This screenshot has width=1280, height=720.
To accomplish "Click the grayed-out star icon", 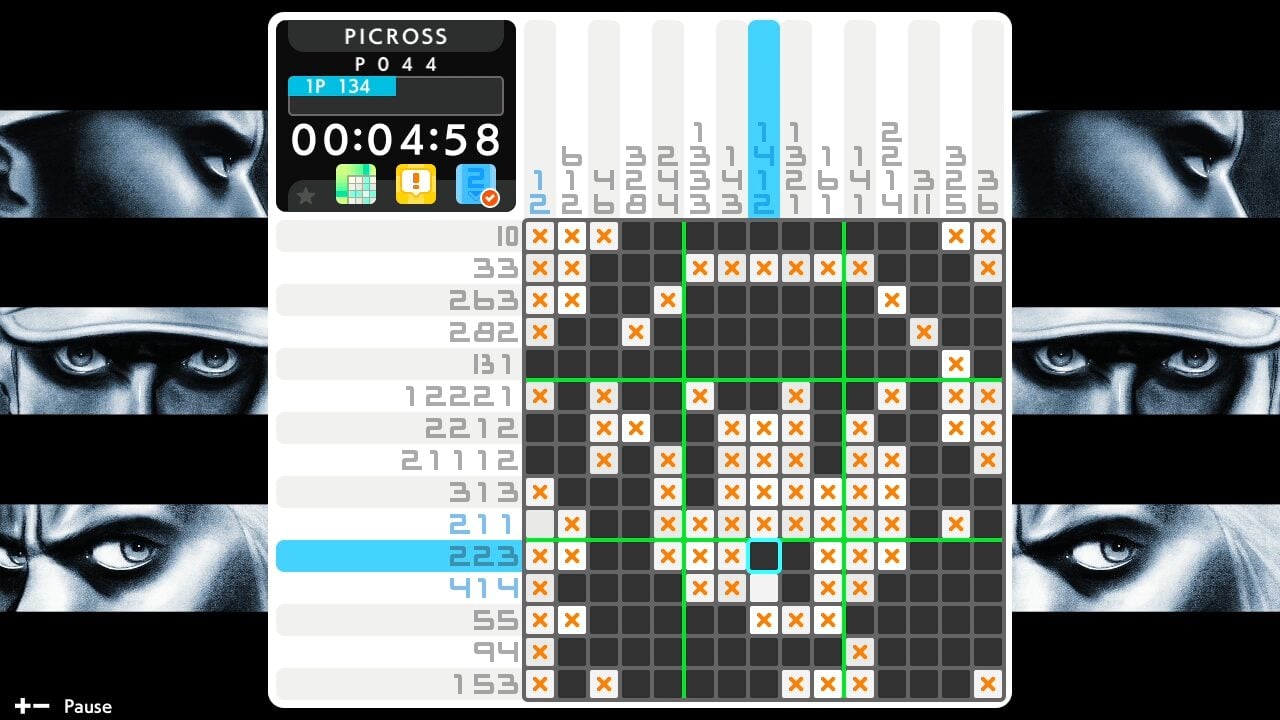I will (306, 197).
